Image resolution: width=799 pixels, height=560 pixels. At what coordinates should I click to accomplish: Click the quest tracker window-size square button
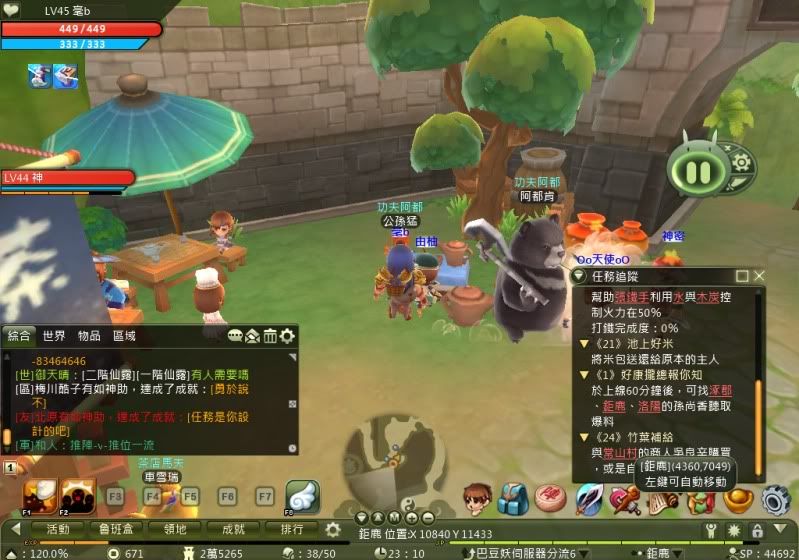point(742,275)
